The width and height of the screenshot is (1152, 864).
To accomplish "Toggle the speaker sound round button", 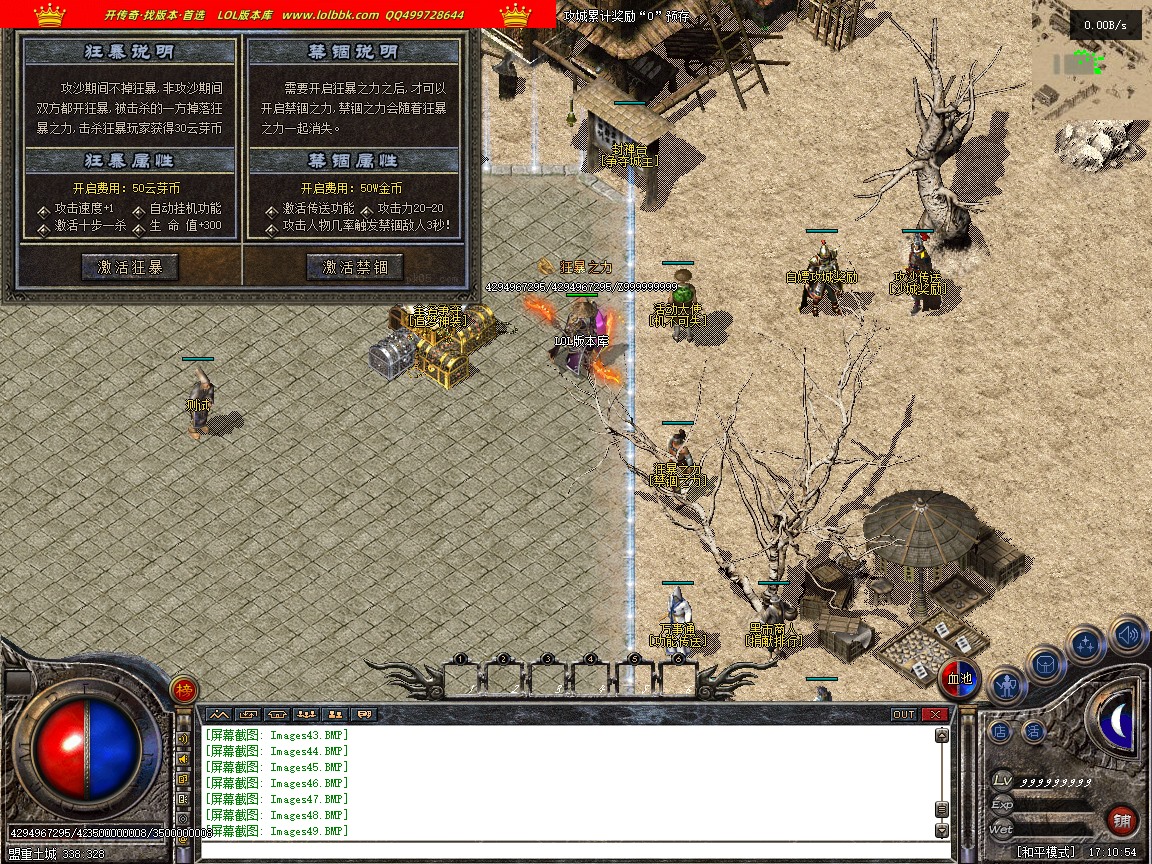I will (x=1128, y=634).
